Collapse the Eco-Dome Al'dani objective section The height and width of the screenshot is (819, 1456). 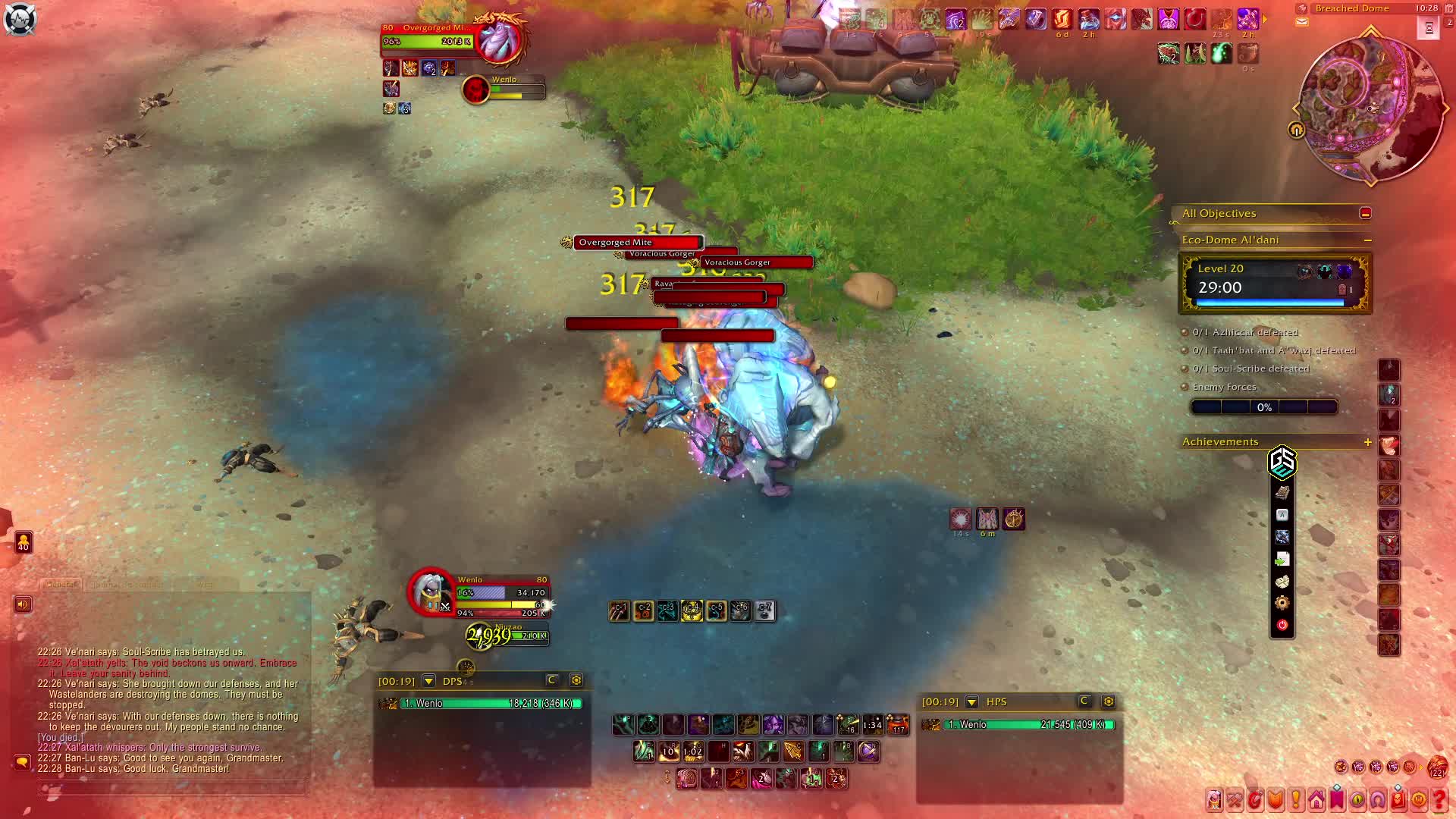click(1367, 240)
